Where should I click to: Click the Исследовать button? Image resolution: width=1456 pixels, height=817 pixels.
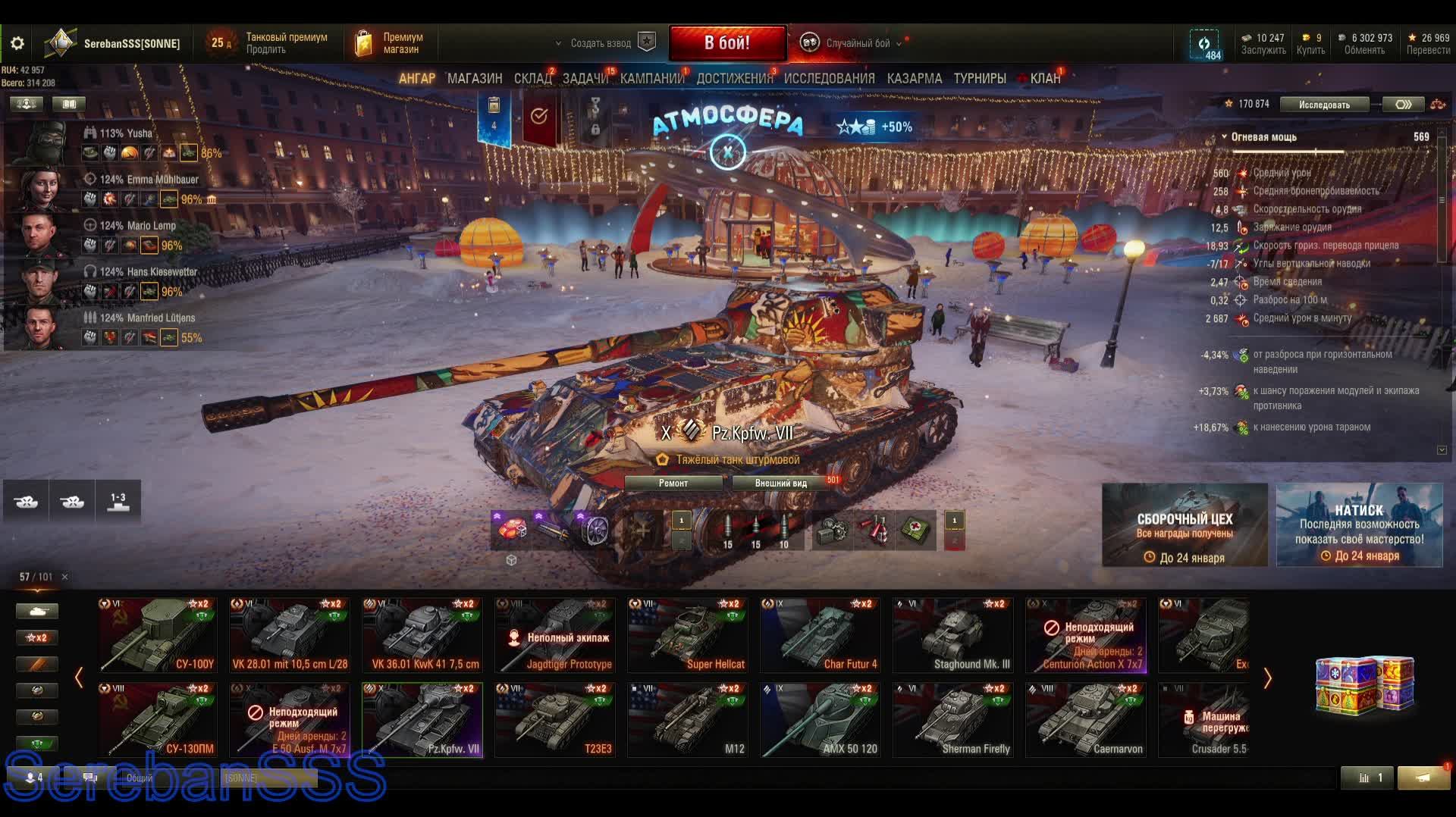pos(1323,105)
